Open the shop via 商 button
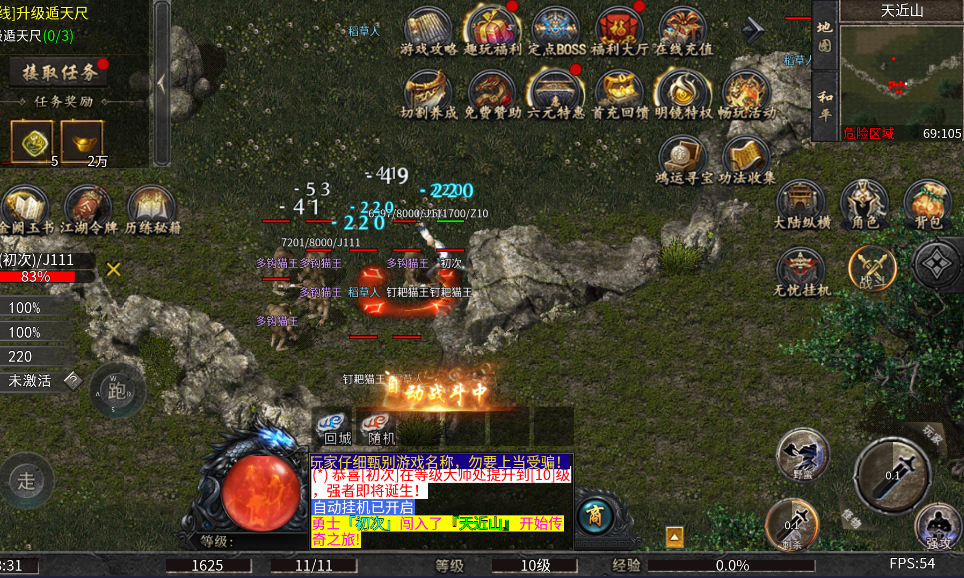This screenshot has width=964, height=578. (594, 515)
